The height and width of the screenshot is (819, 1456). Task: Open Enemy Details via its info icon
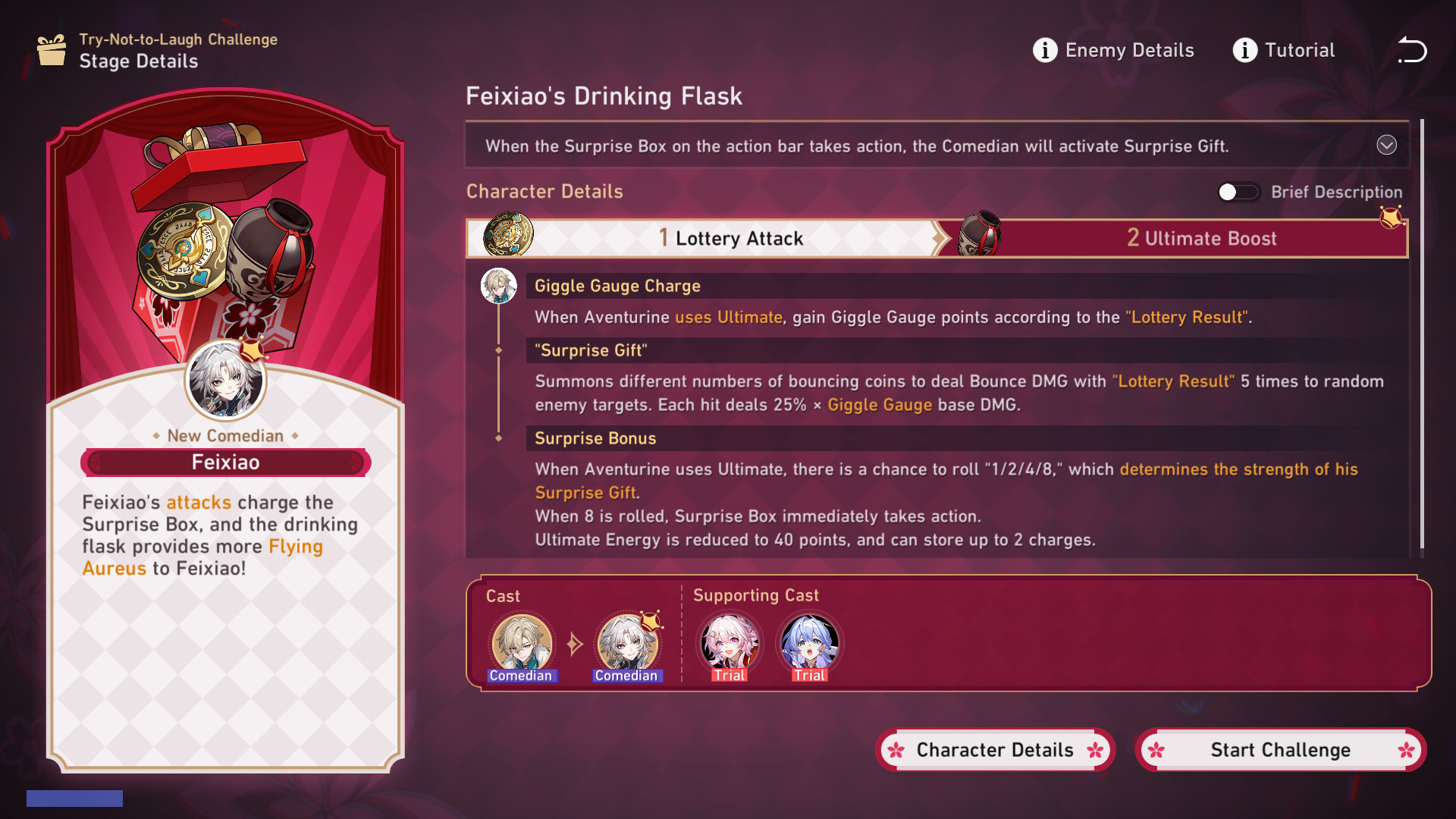coord(1045,50)
